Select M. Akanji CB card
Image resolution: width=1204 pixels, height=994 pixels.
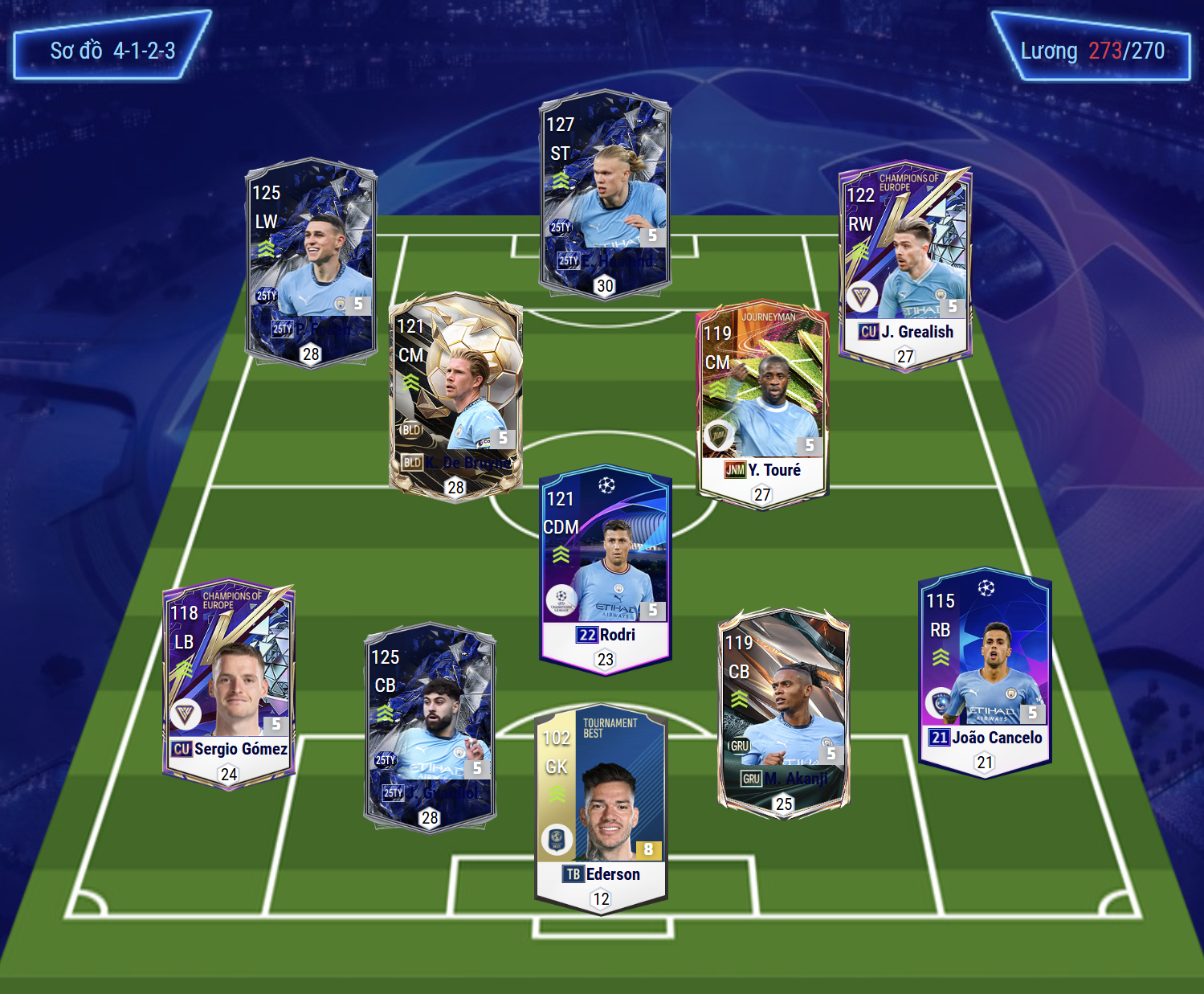(783, 711)
